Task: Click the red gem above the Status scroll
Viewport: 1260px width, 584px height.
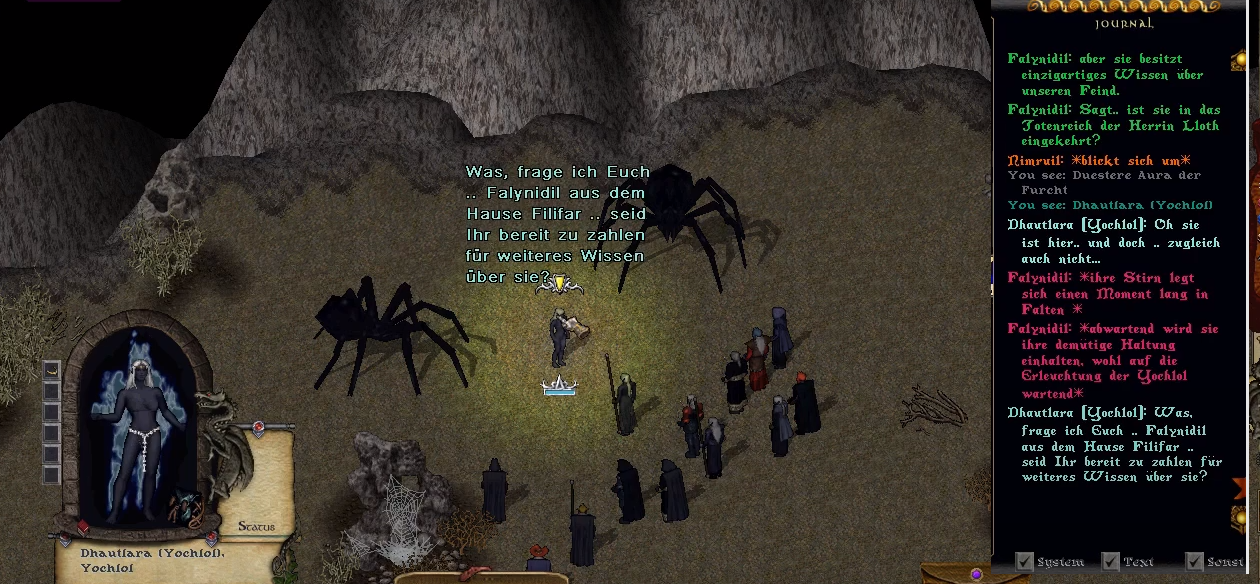Action: coord(259,429)
